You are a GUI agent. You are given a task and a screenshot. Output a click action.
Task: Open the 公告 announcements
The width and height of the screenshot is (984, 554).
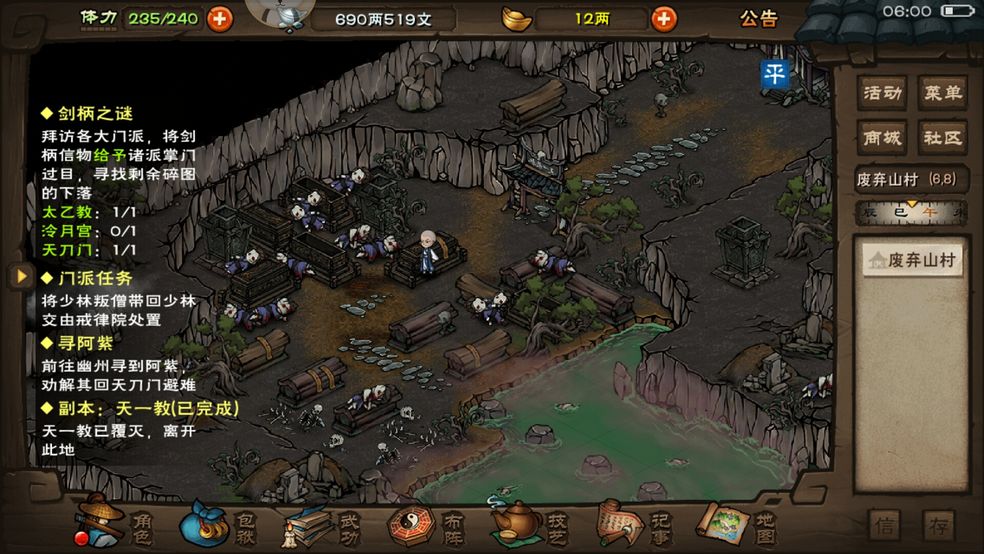click(x=759, y=18)
